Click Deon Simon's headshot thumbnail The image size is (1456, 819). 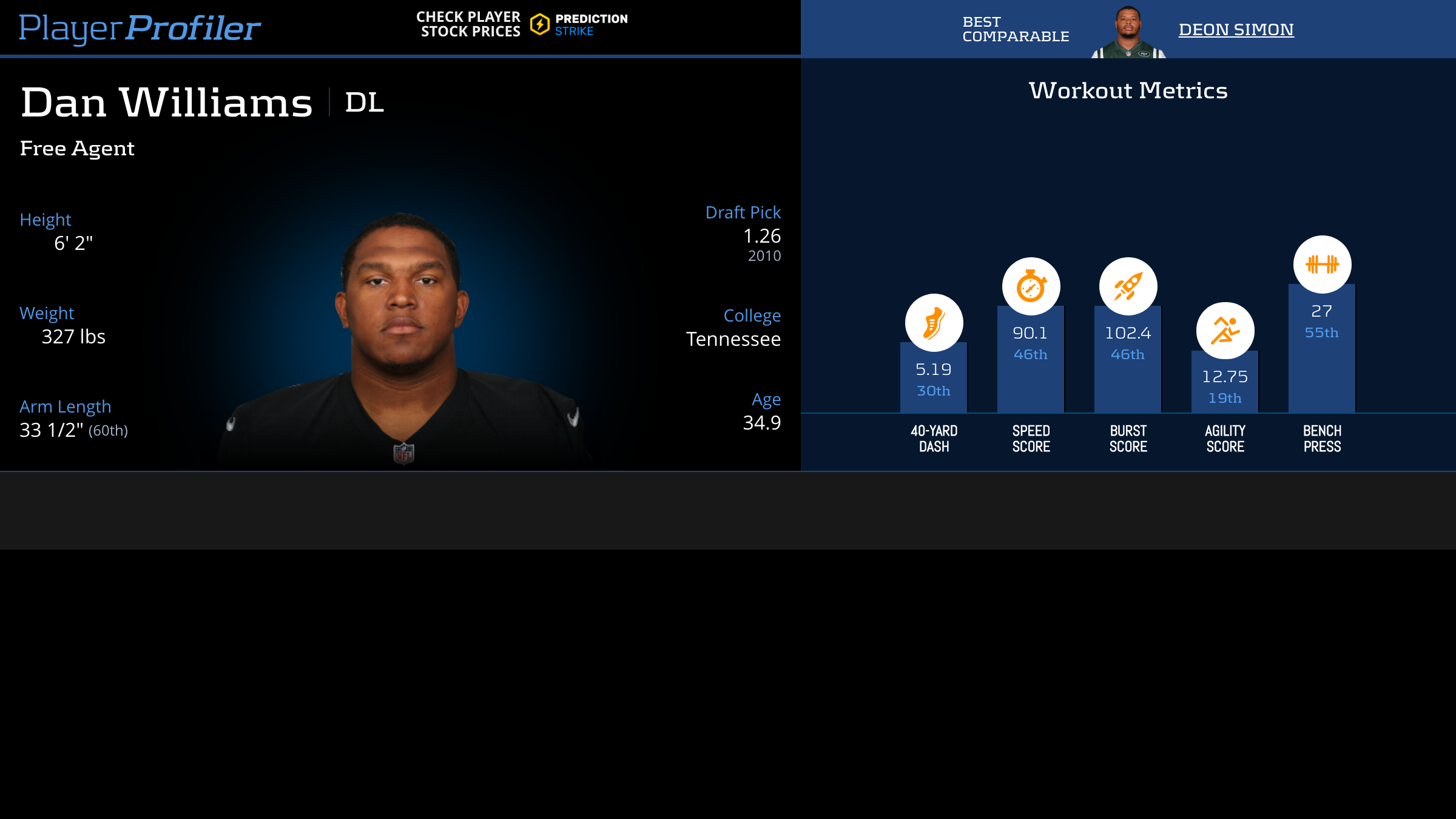pyautogui.click(x=1128, y=32)
